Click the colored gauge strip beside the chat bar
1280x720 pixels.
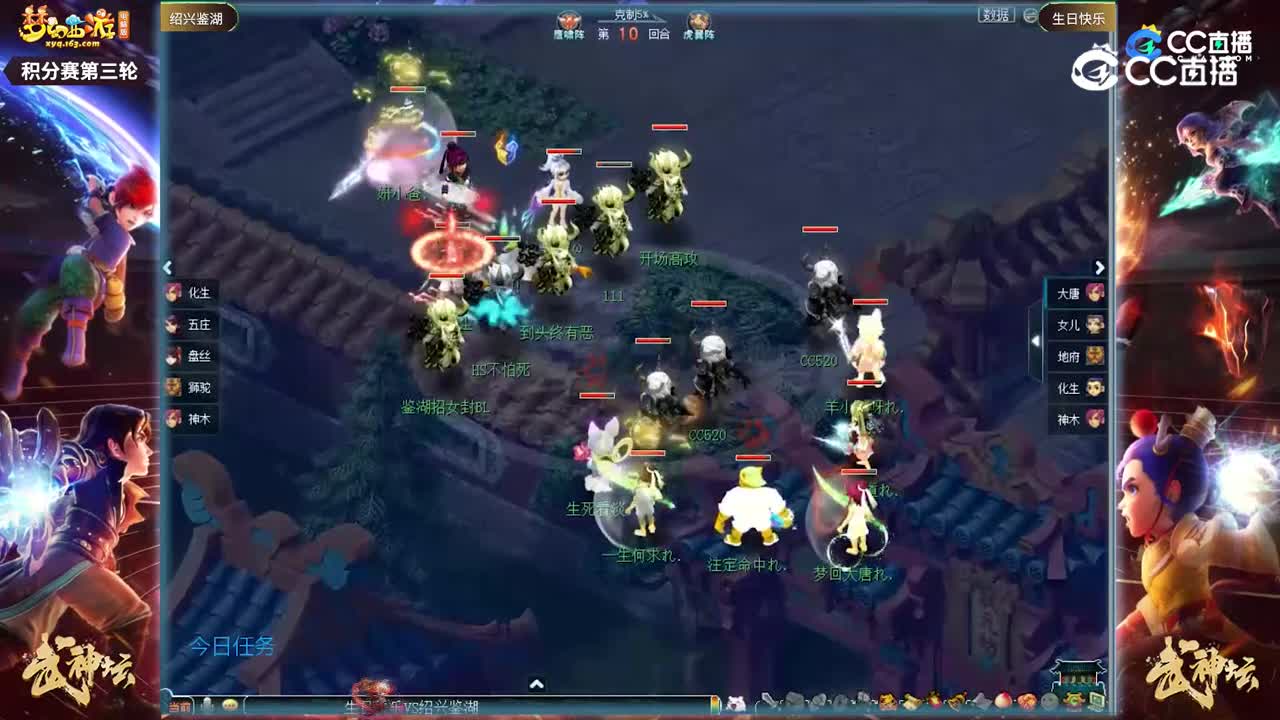715,705
